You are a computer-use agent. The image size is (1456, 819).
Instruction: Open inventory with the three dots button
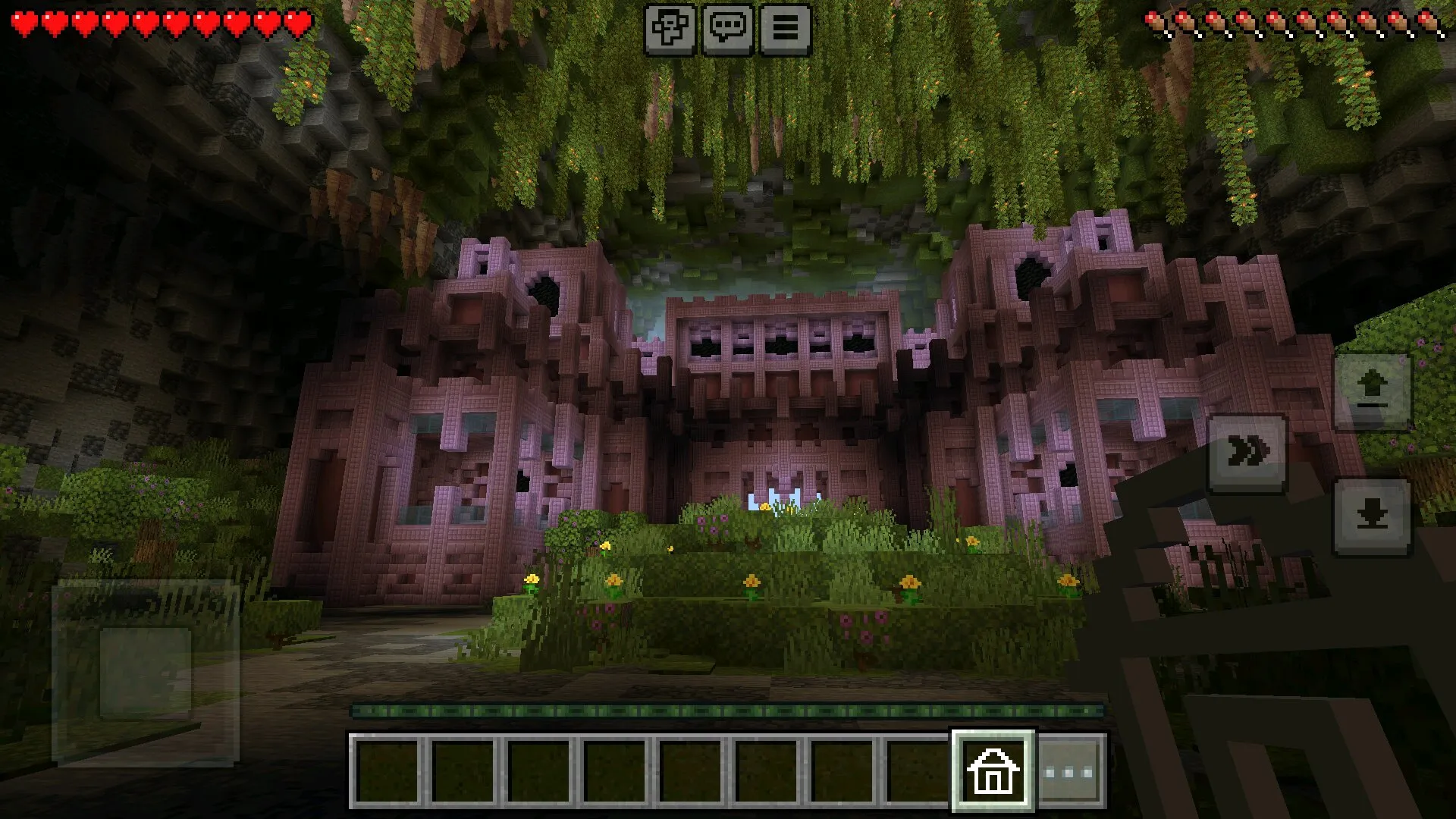[1069, 772]
